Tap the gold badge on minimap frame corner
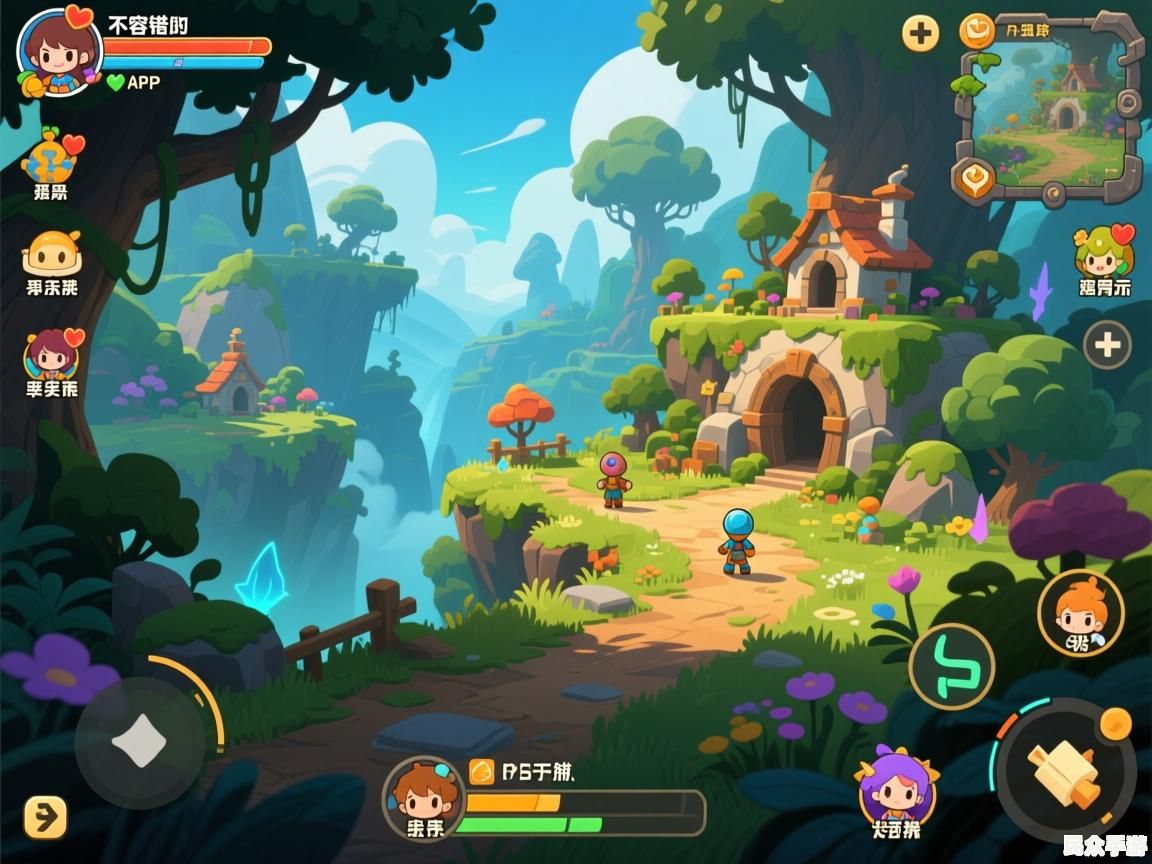The width and height of the screenshot is (1152, 864). [x=972, y=178]
